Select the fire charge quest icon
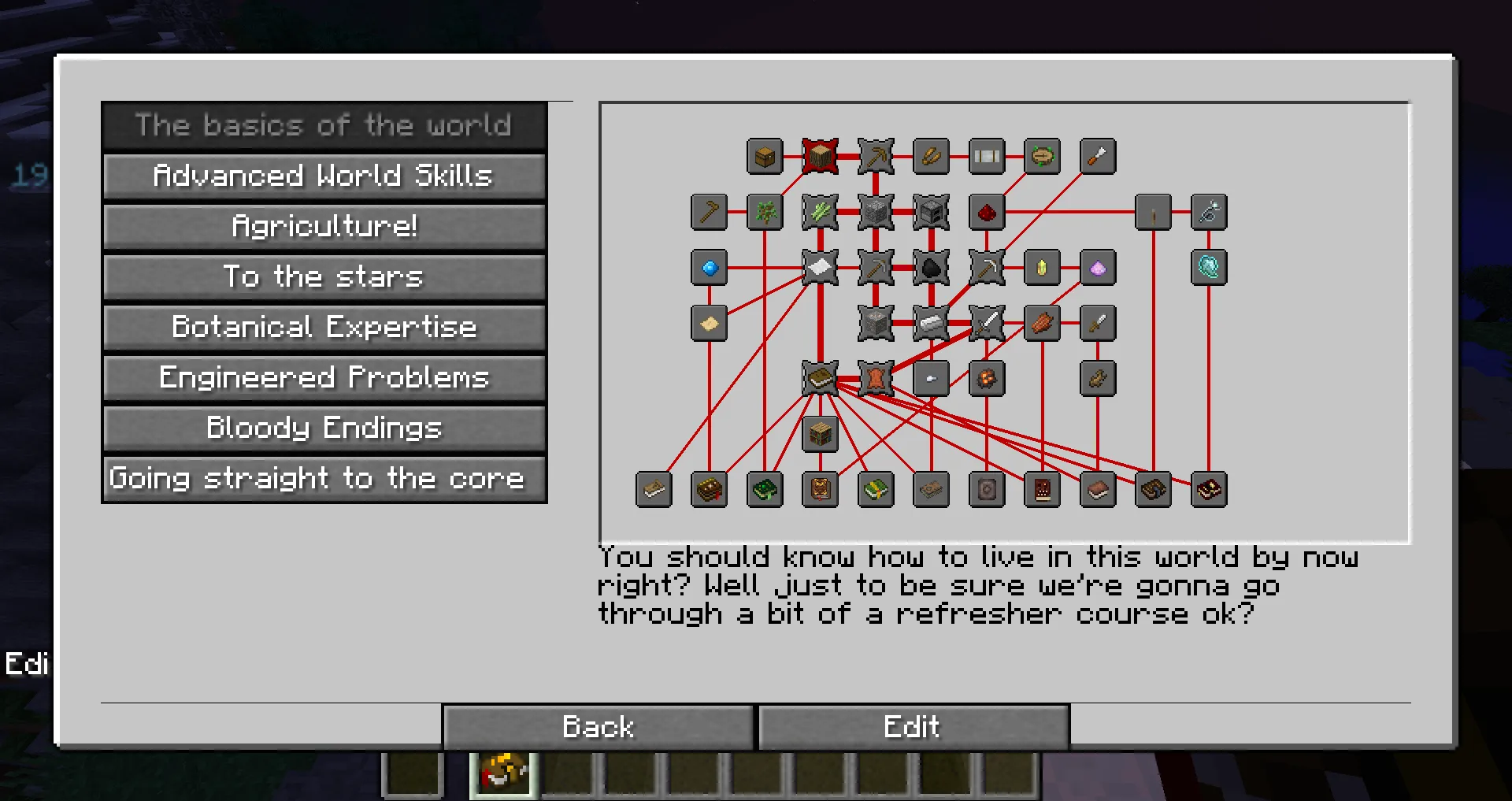This screenshot has width=1512, height=801. [x=986, y=379]
